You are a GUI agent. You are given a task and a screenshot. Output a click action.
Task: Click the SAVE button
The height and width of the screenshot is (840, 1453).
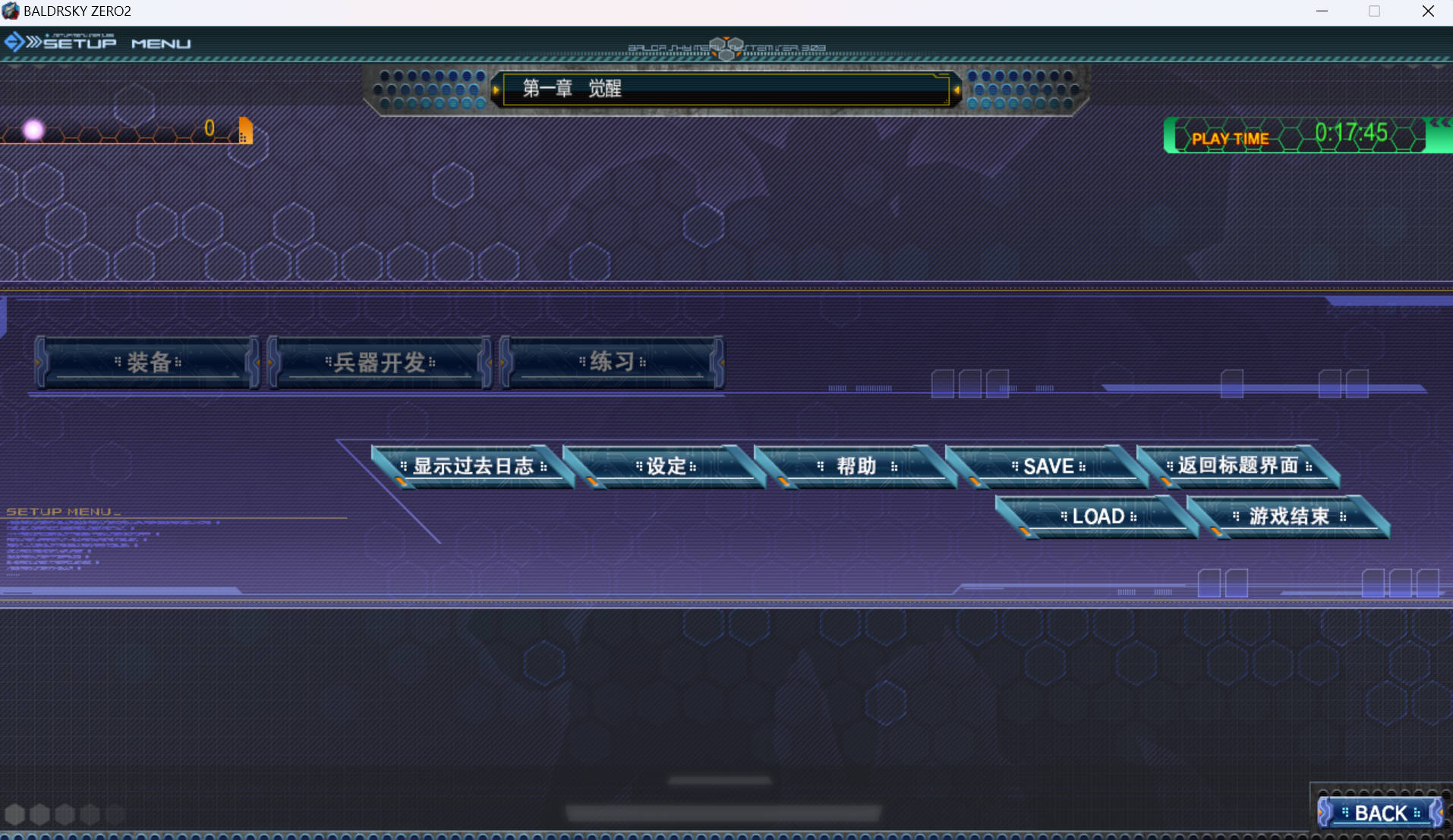[1048, 466]
